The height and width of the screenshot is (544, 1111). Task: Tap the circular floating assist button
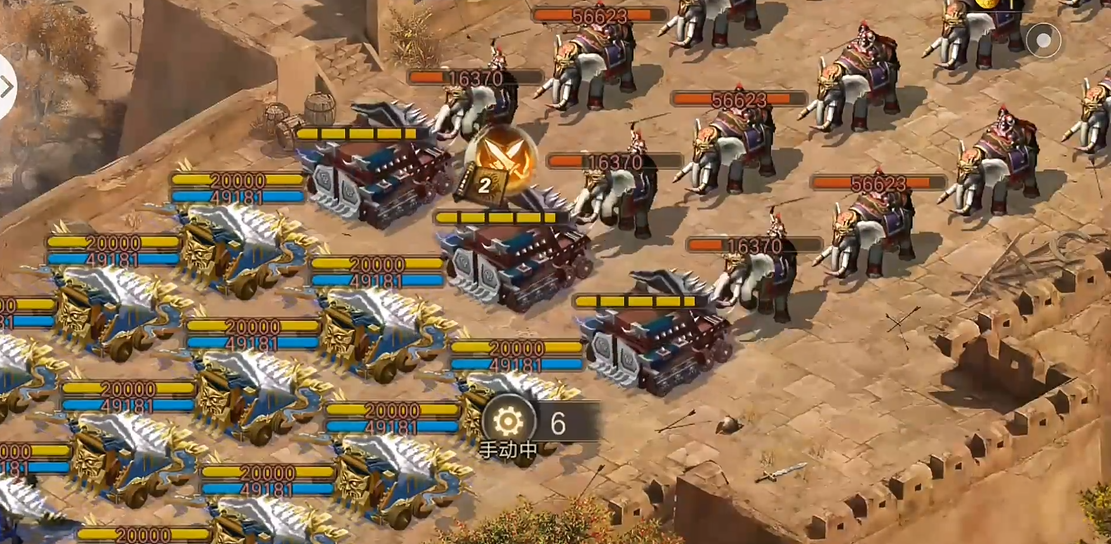[x=1044, y=41]
